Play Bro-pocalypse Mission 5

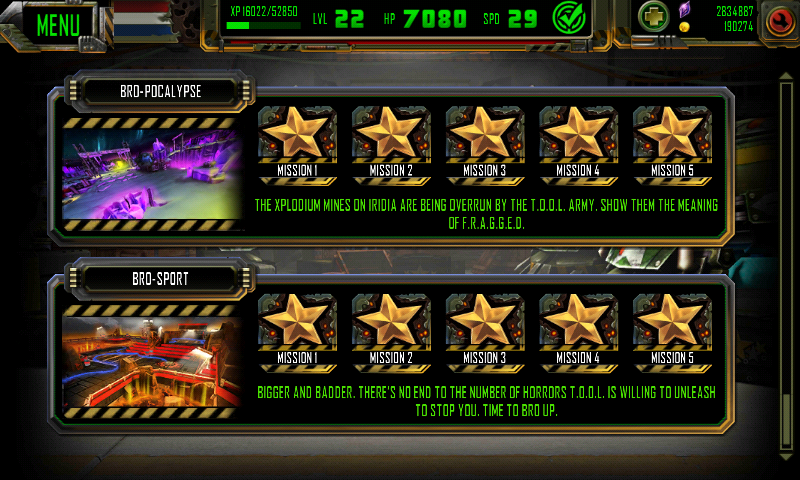672,140
